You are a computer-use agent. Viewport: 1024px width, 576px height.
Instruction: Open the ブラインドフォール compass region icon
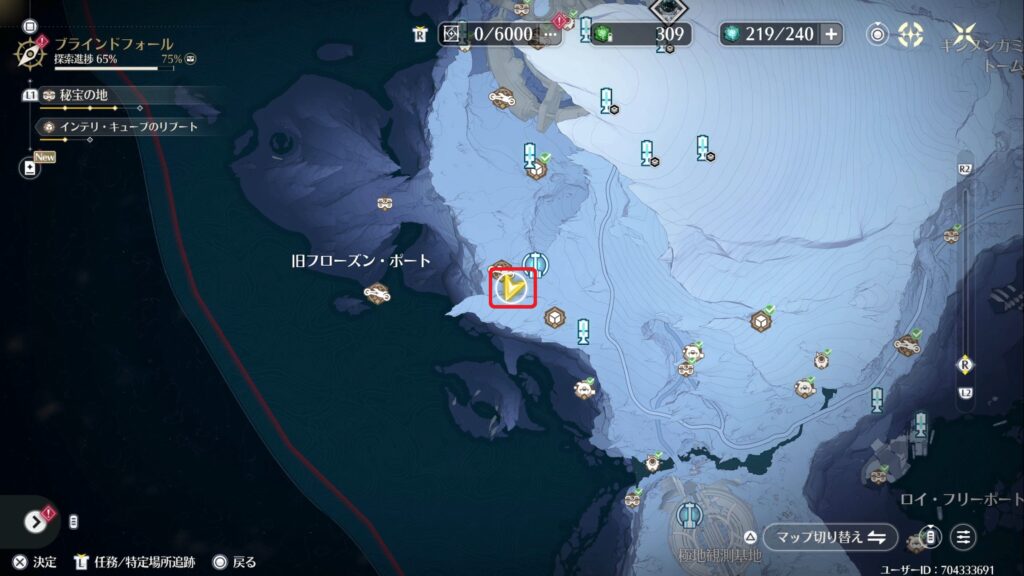coord(28,51)
